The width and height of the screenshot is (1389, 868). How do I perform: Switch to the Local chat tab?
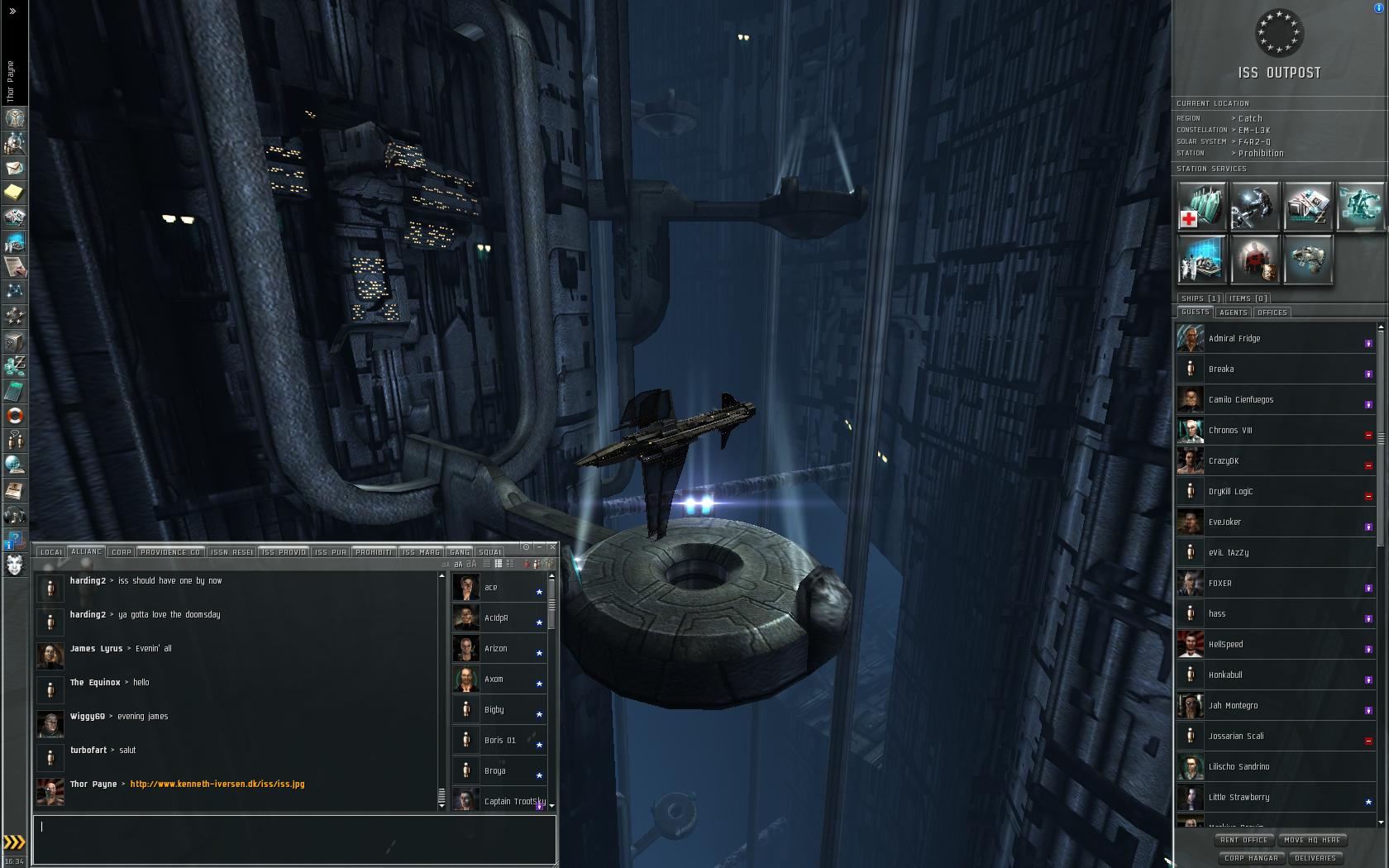(x=51, y=552)
